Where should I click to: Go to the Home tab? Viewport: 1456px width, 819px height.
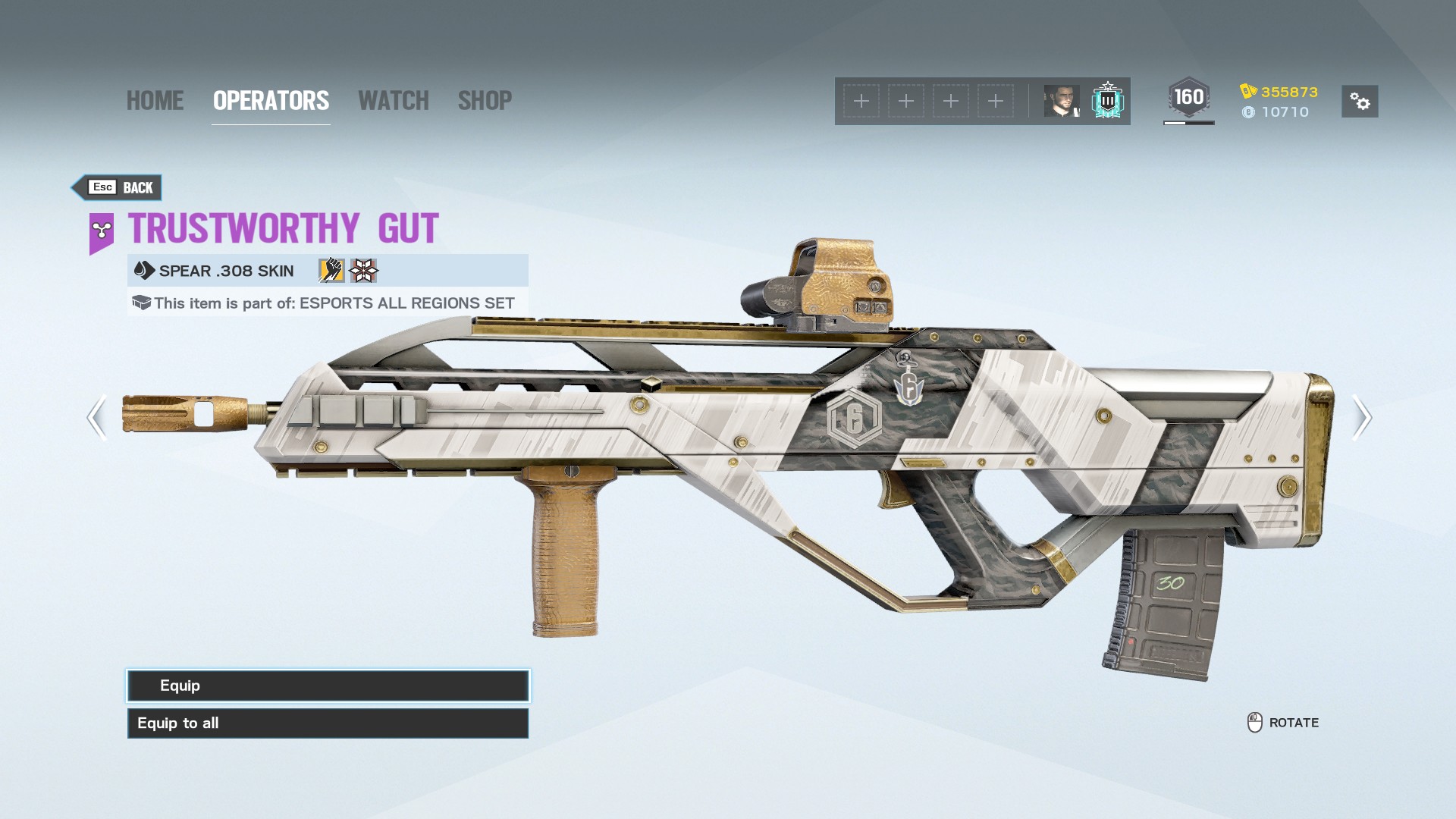click(x=155, y=101)
